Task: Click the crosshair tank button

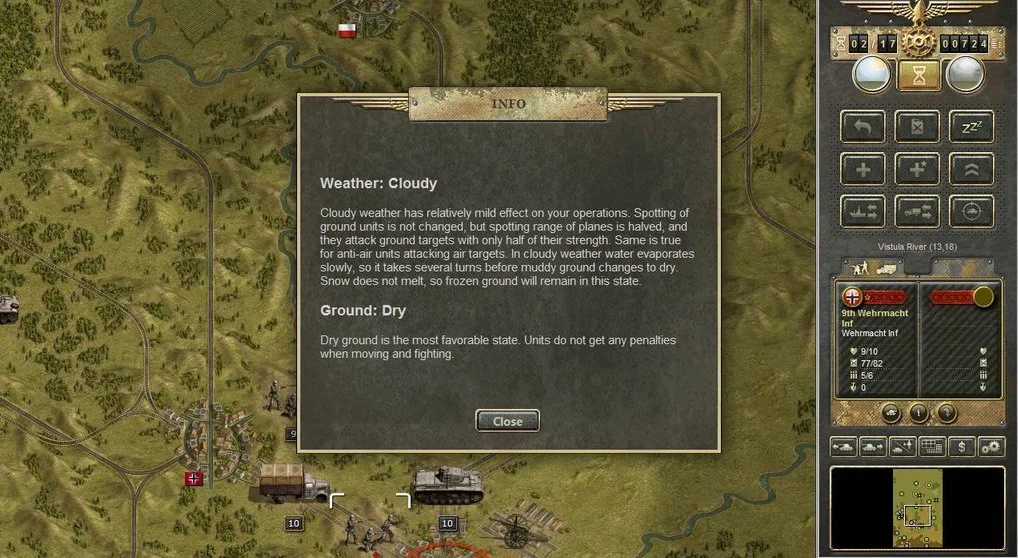Action: 971,211
